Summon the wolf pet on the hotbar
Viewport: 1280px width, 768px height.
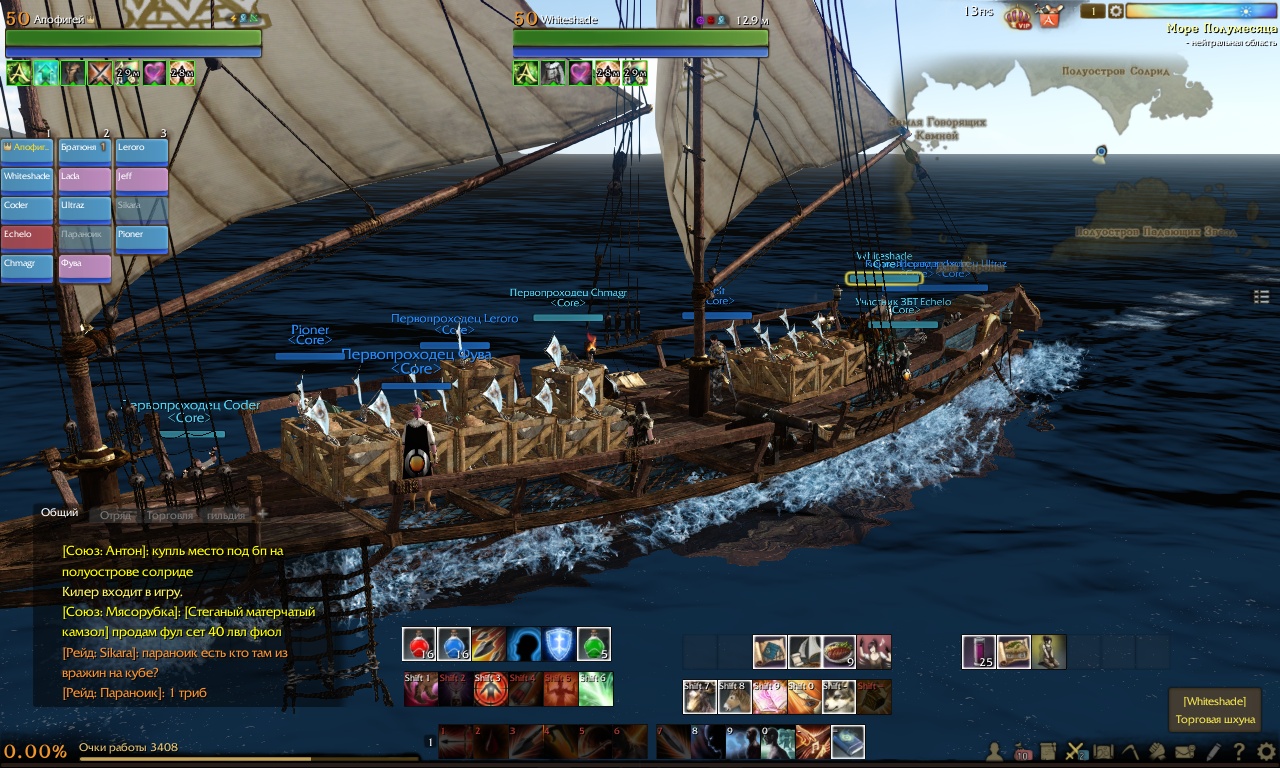(839, 697)
